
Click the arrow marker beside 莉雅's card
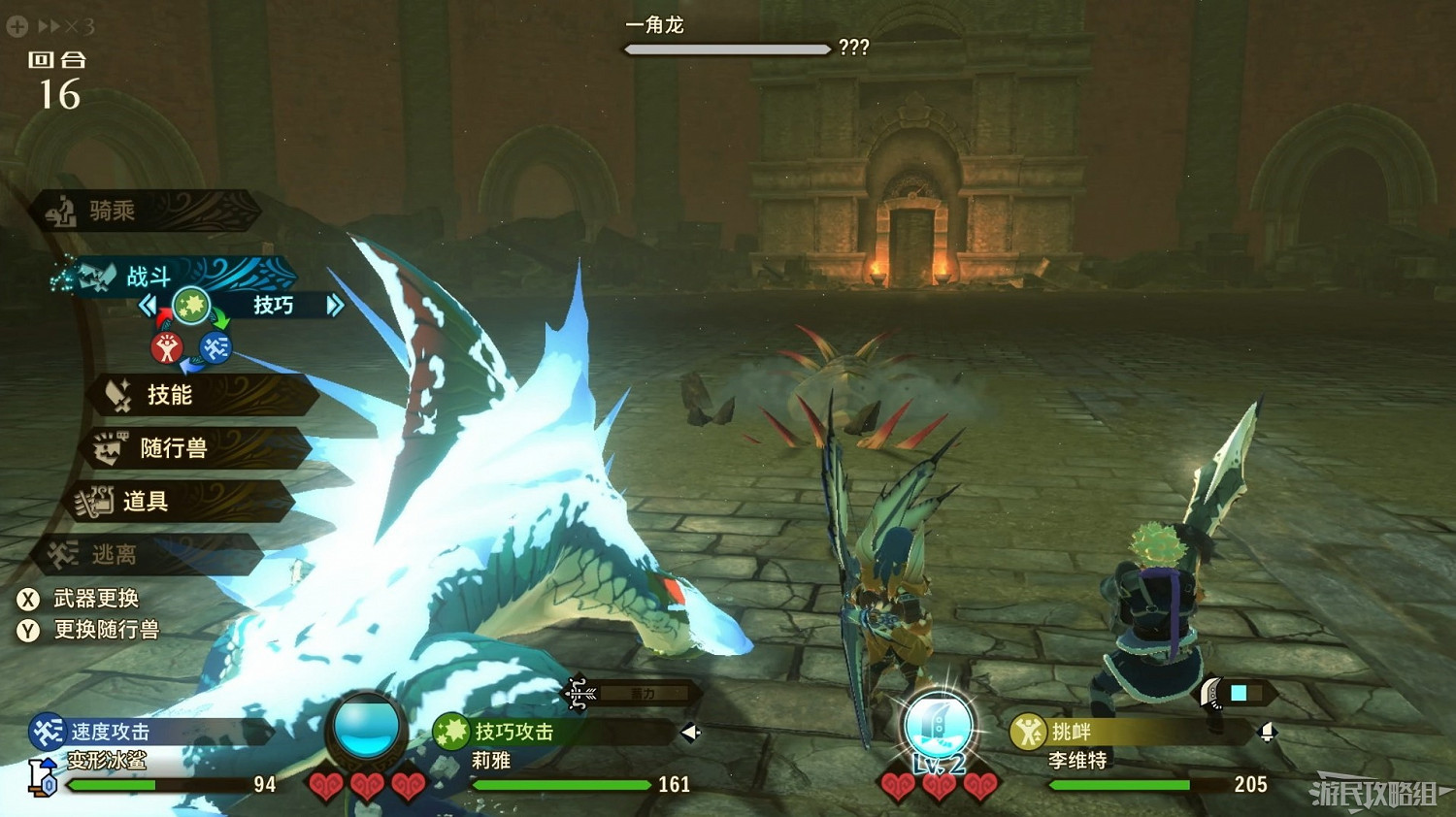tap(688, 735)
